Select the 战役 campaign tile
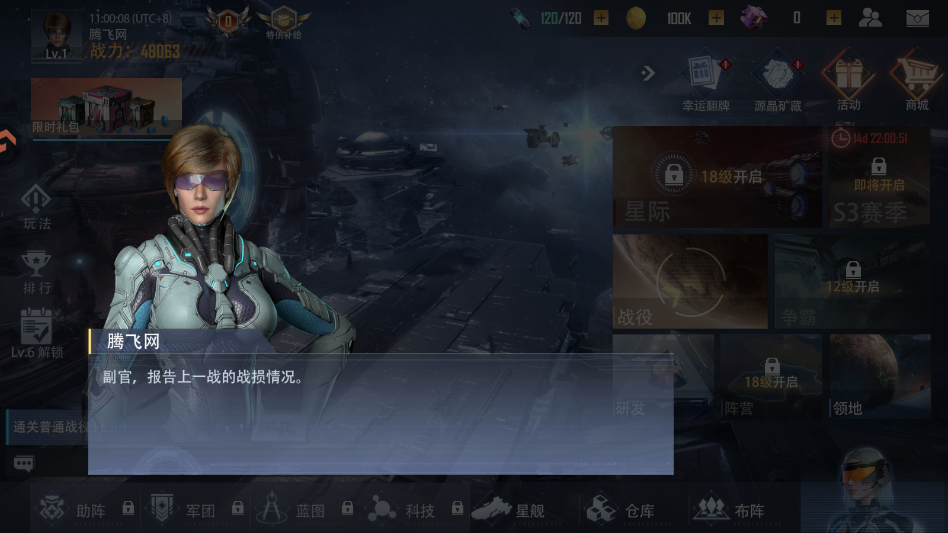The height and width of the screenshot is (533, 948). (690, 282)
